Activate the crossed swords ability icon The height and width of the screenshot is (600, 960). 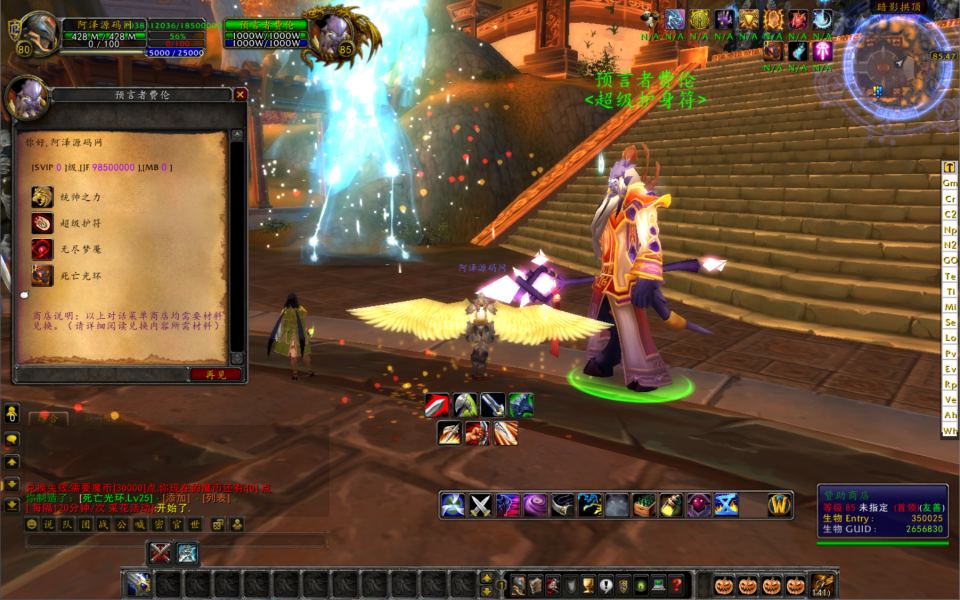pyautogui.click(x=482, y=506)
